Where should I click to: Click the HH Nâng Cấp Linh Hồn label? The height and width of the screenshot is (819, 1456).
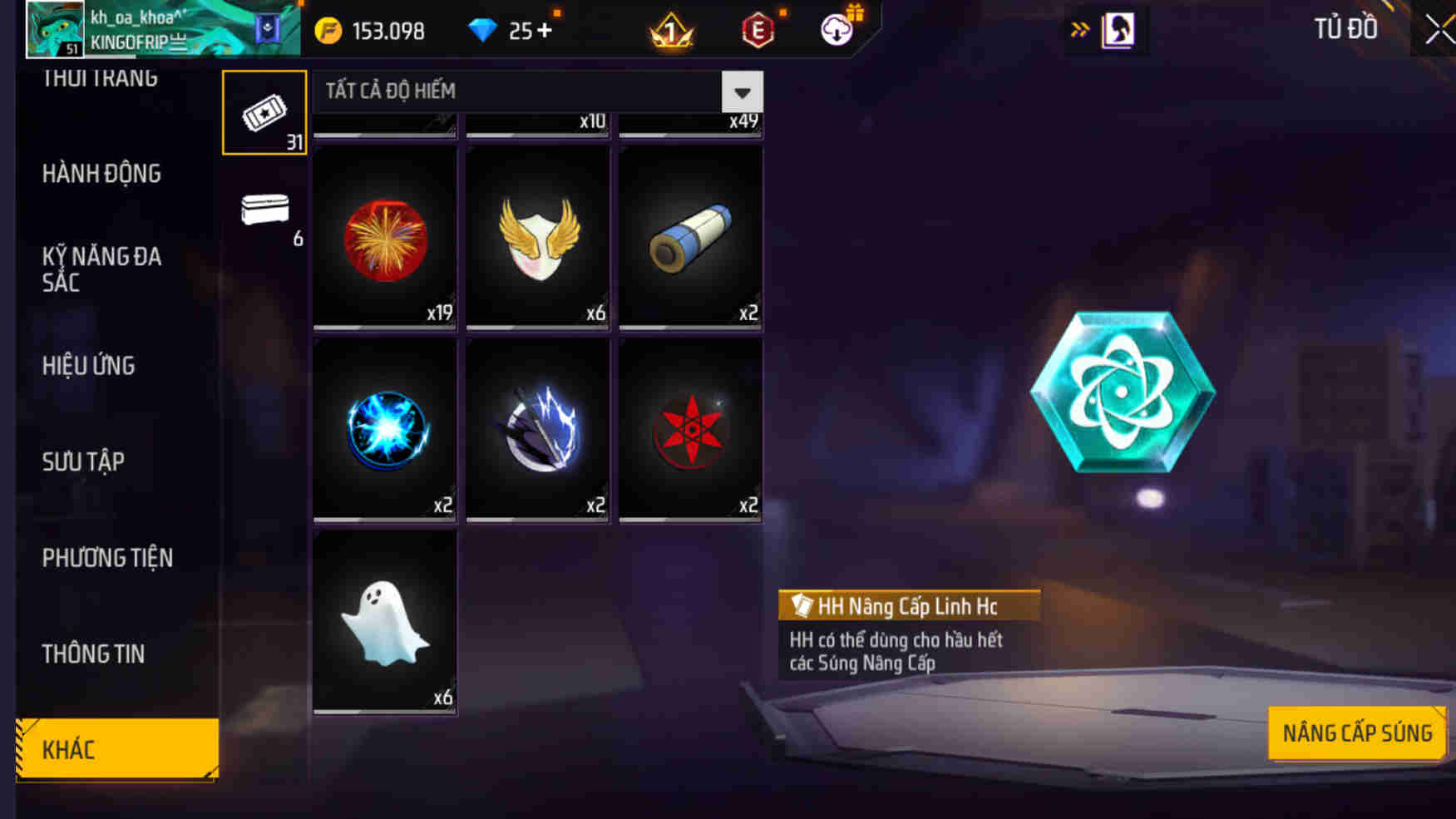click(908, 605)
